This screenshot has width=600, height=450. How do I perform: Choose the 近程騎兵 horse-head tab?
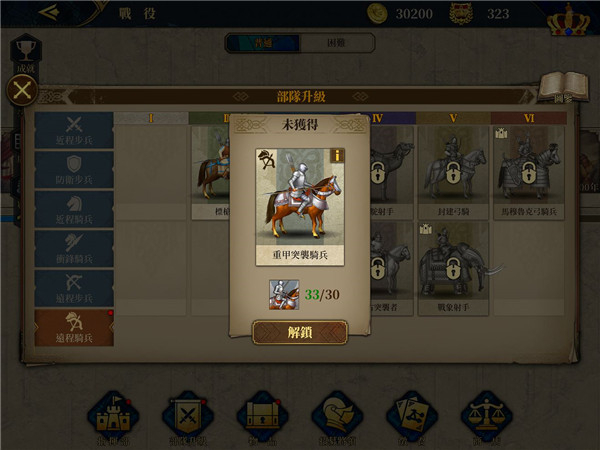click(73, 209)
